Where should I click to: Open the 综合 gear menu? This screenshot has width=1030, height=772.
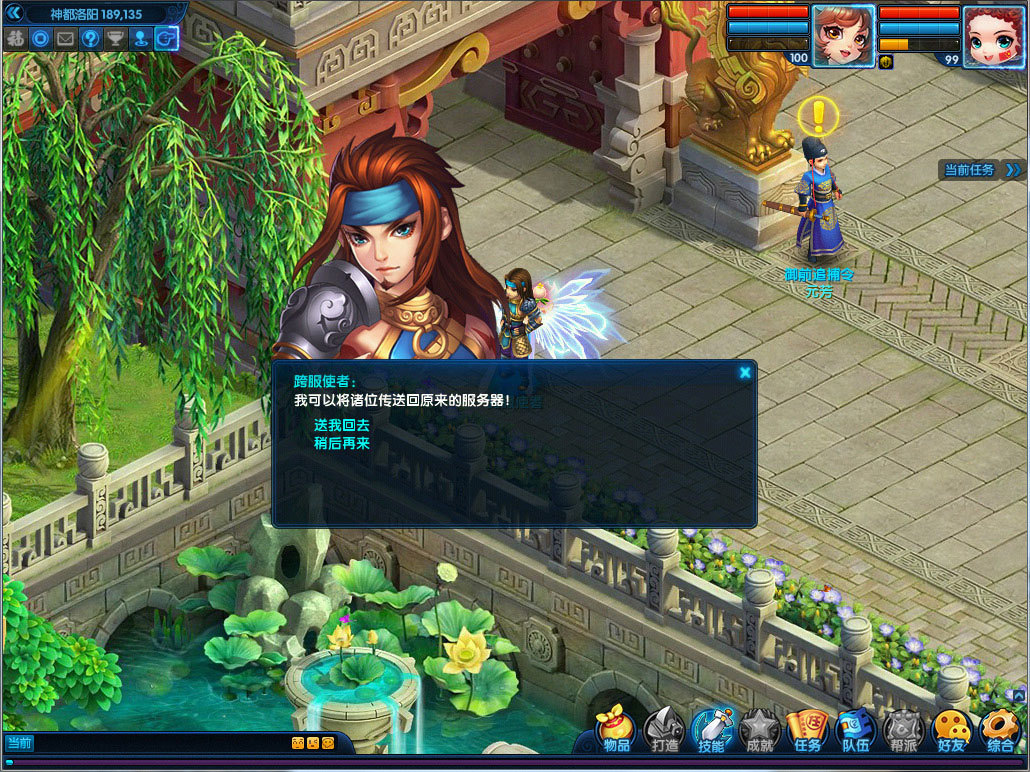point(999,731)
